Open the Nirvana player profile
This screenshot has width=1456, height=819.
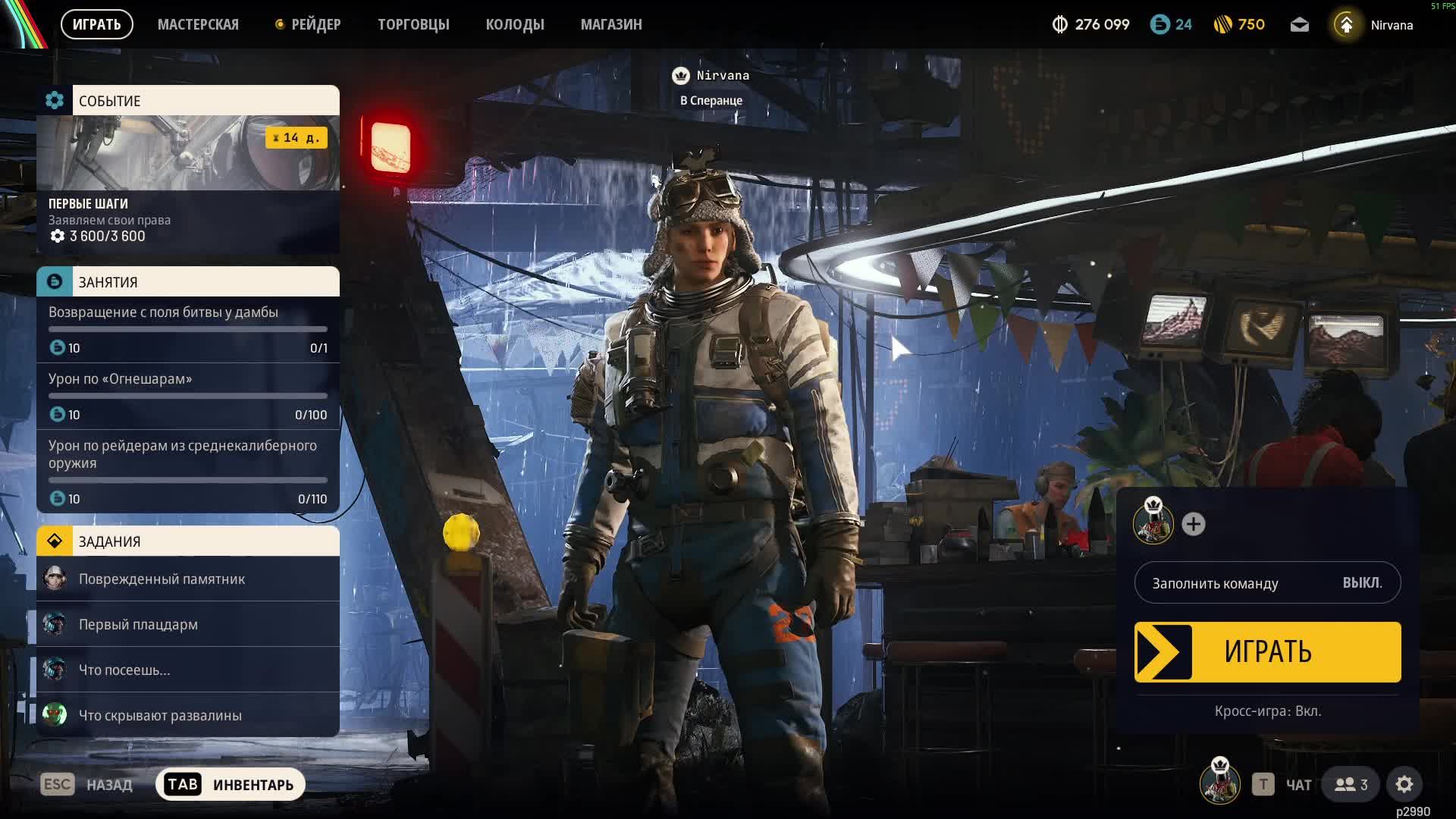click(1374, 25)
